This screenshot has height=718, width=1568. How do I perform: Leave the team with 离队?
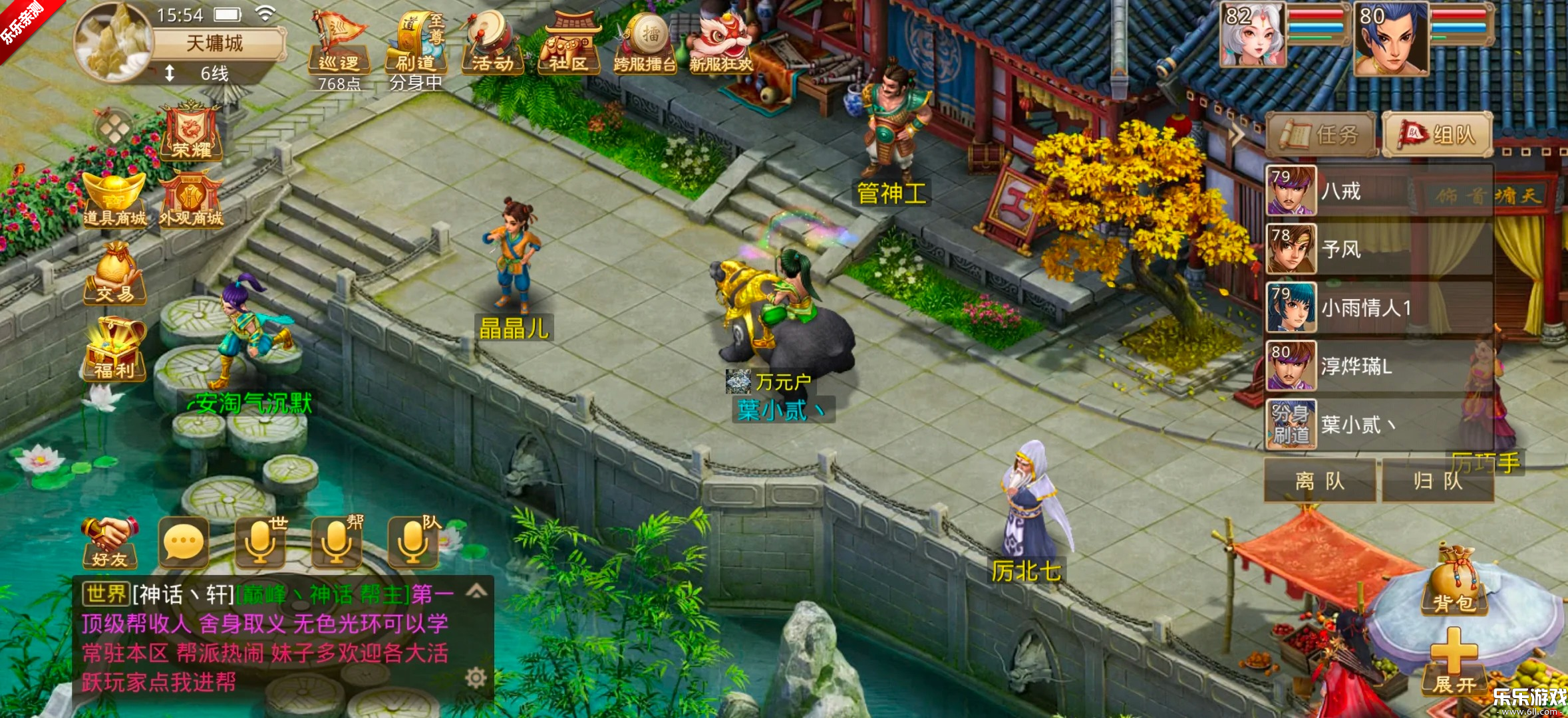[x=1320, y=481]
